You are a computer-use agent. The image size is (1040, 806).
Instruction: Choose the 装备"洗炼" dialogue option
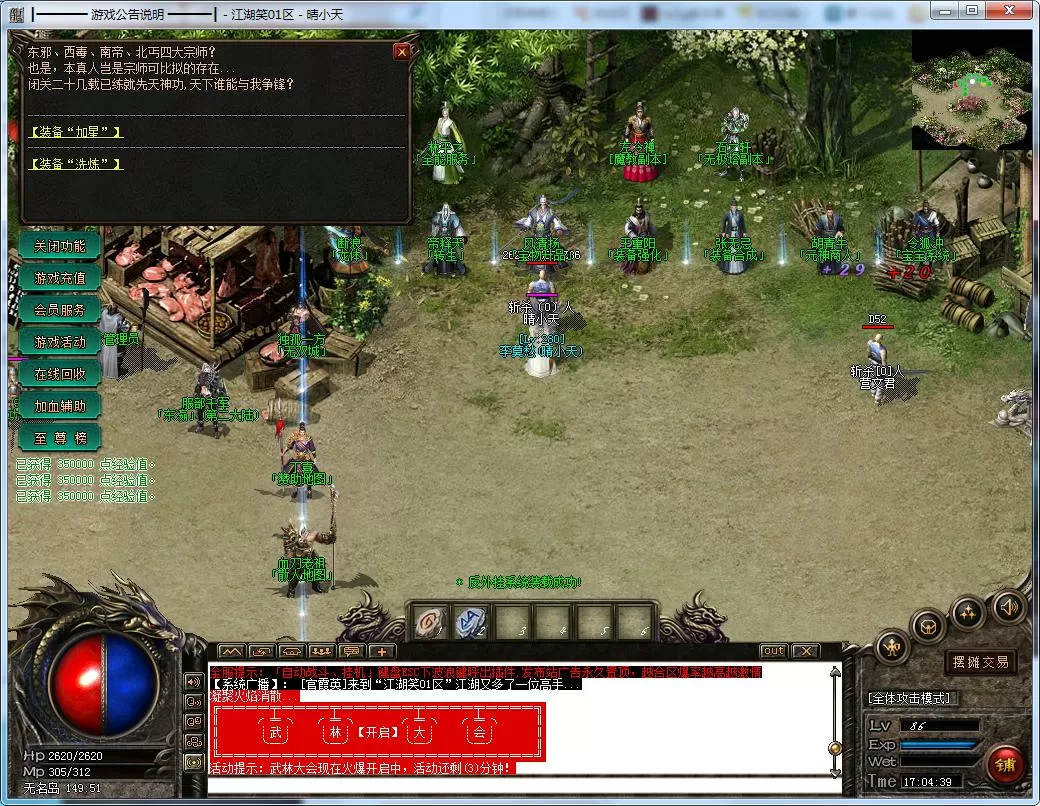click(77, 164)
